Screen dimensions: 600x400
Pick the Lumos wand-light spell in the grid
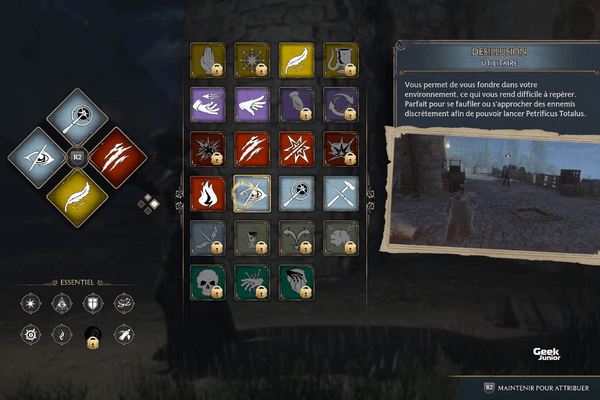(296, 192)
